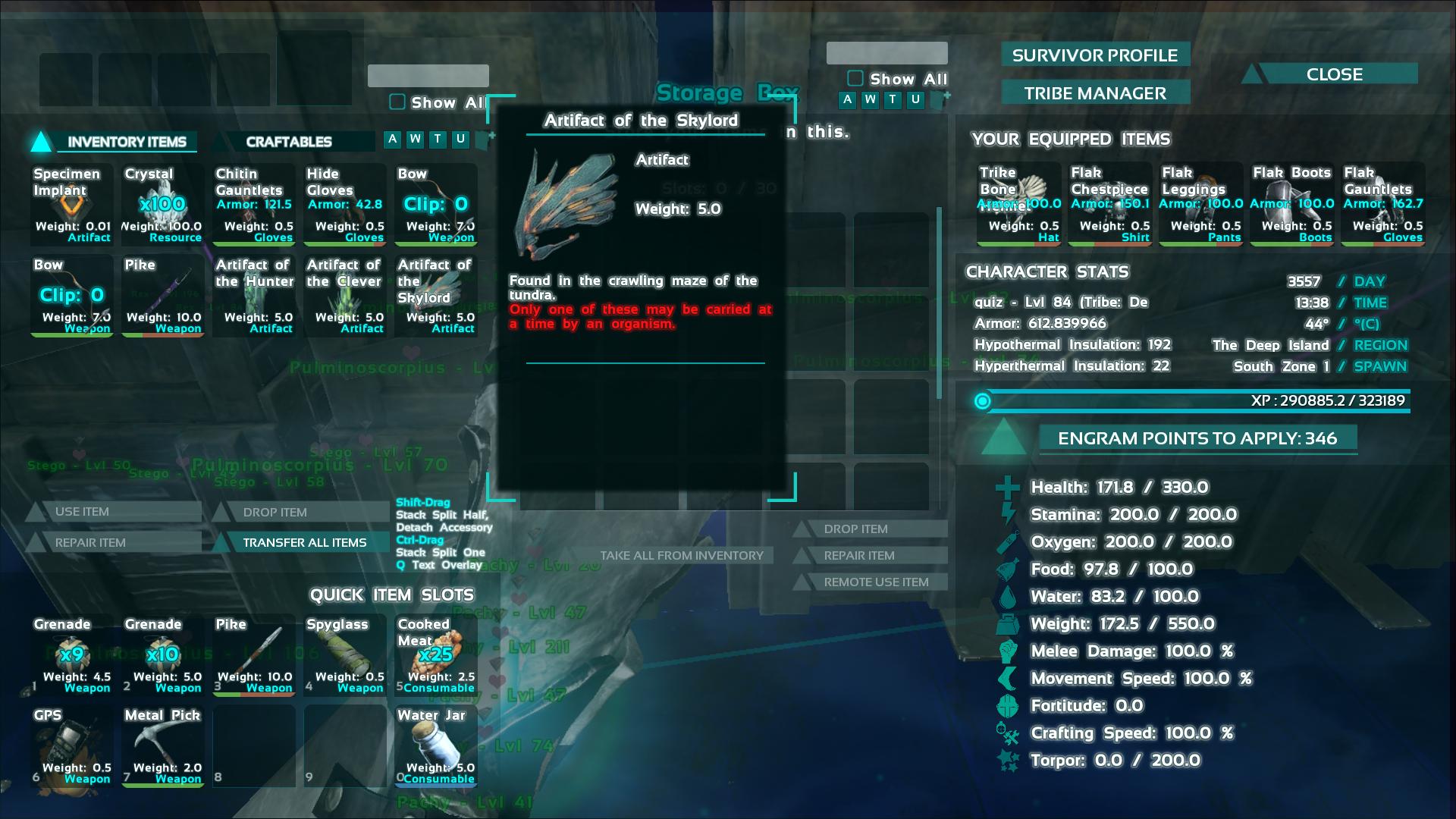Take all from inventory
1456x819 pixels.
[681, 555]
